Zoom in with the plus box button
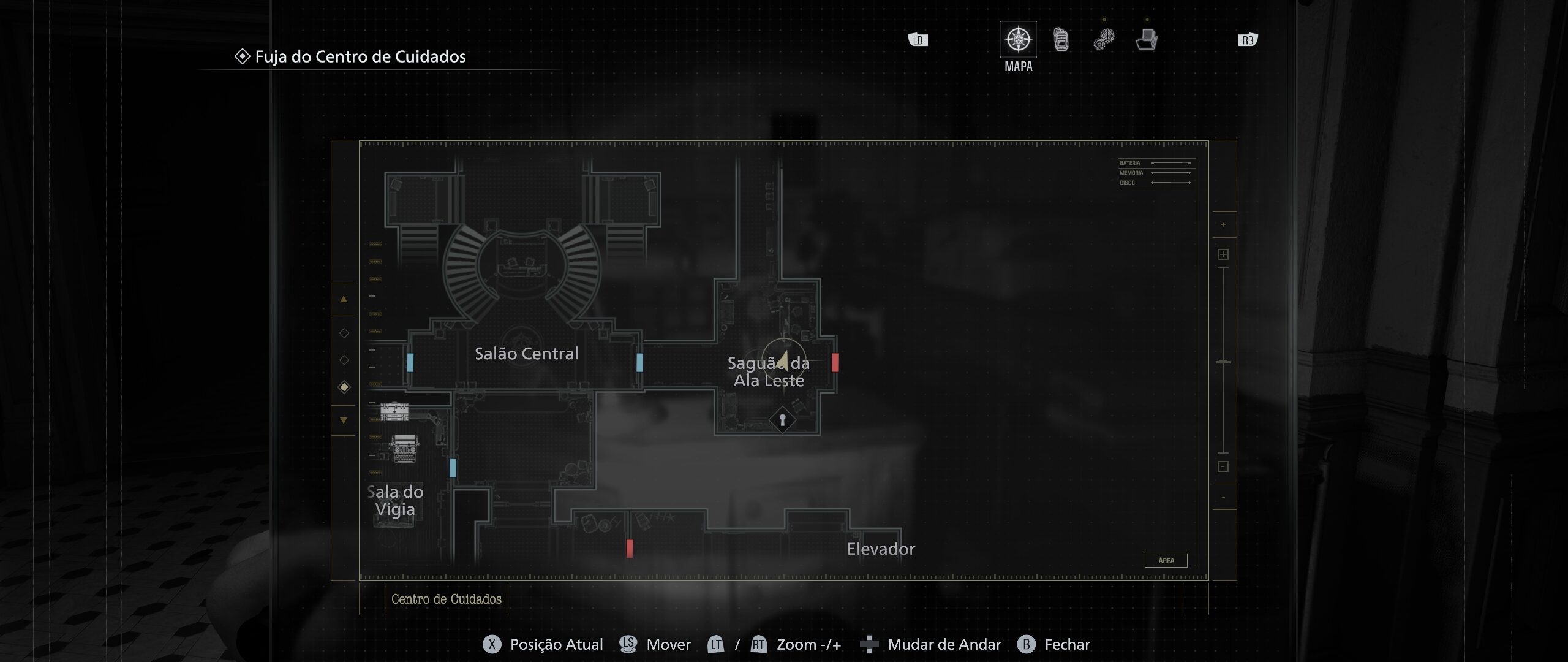The height and width of the screenshot is (662, 1568). point(1223,254)
